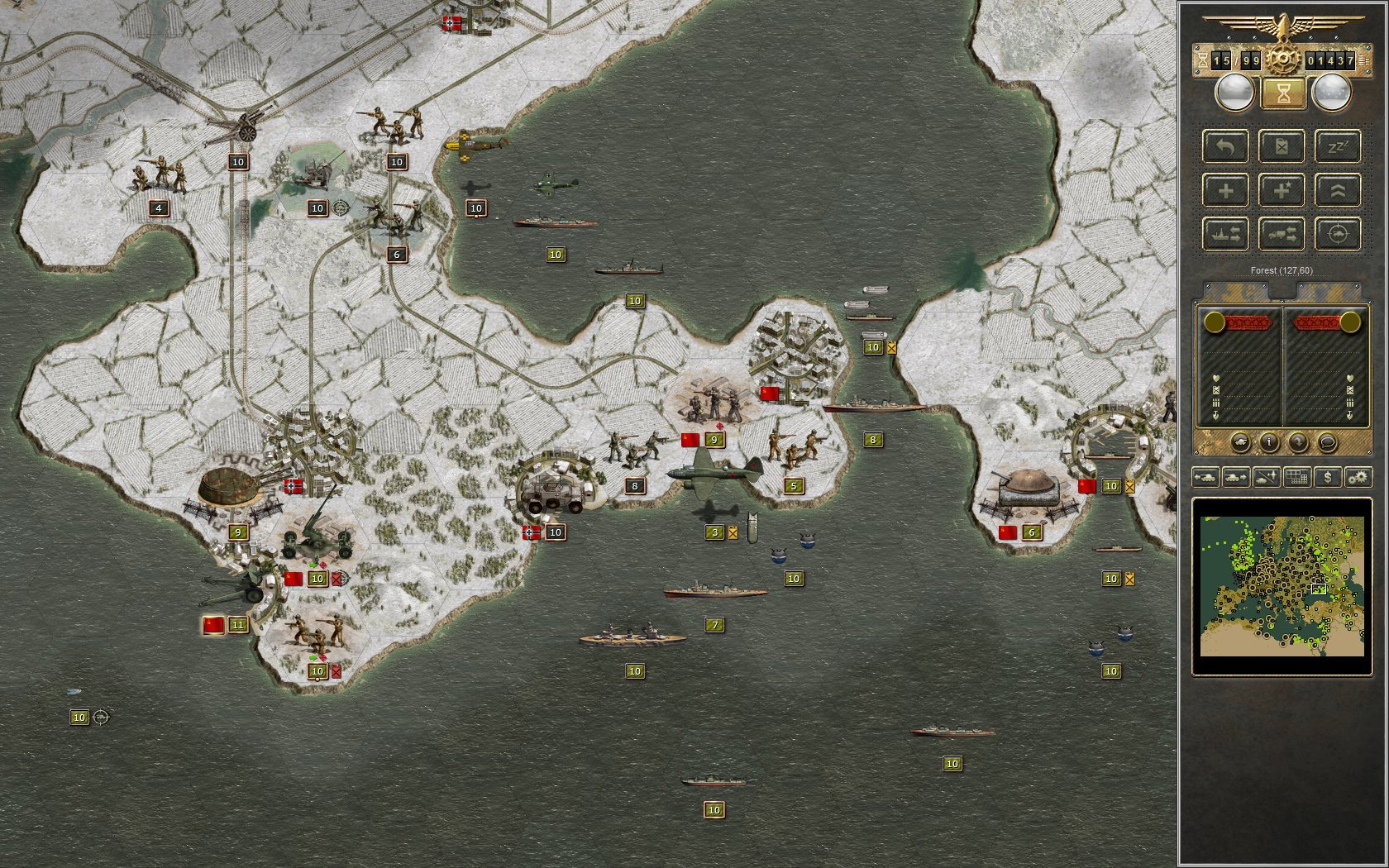This screenshot has height=868, width=1389.
Task: Open the purchase screen (dollar icon)
Action: click(1328, 478)
